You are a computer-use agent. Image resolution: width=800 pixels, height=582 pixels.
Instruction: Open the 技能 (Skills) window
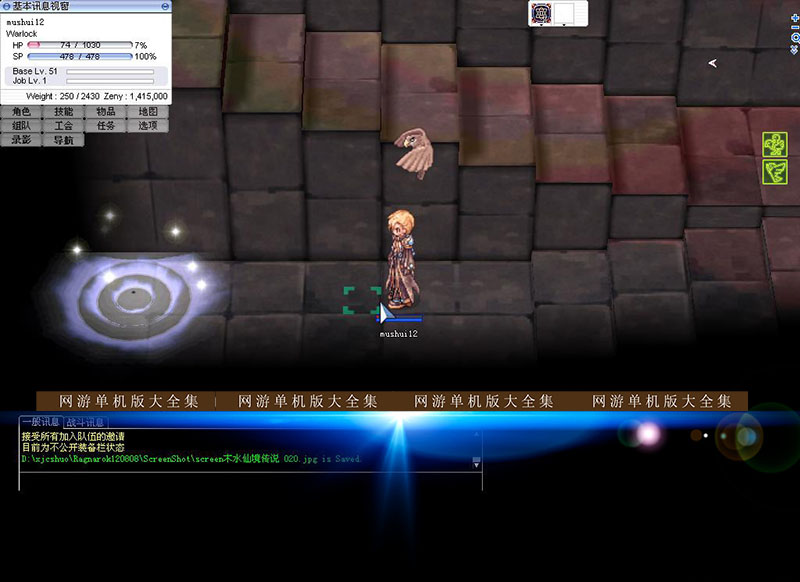[x=64, y=112]
